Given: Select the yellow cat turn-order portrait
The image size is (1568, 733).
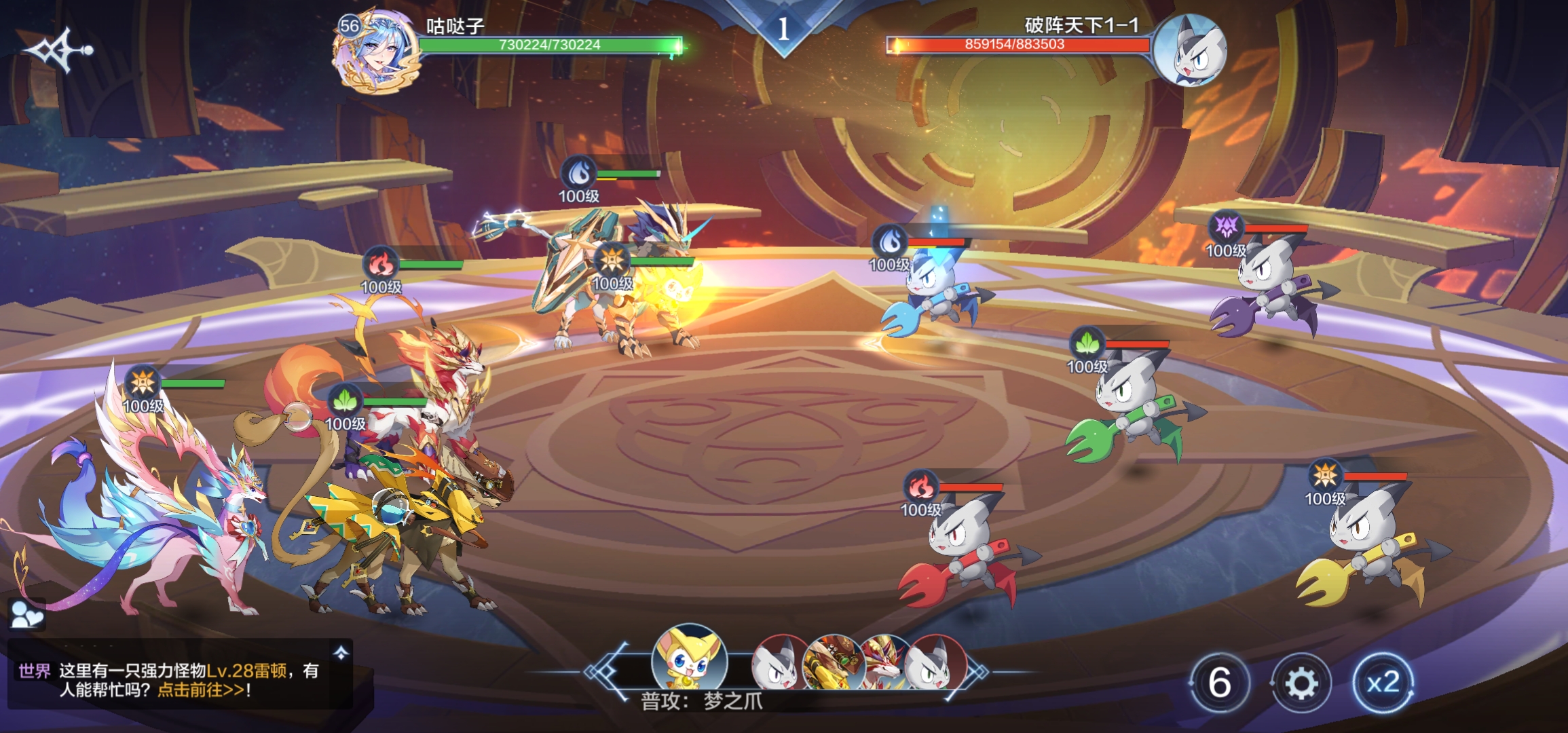Looking at the screenshot, I should [689, 660].
